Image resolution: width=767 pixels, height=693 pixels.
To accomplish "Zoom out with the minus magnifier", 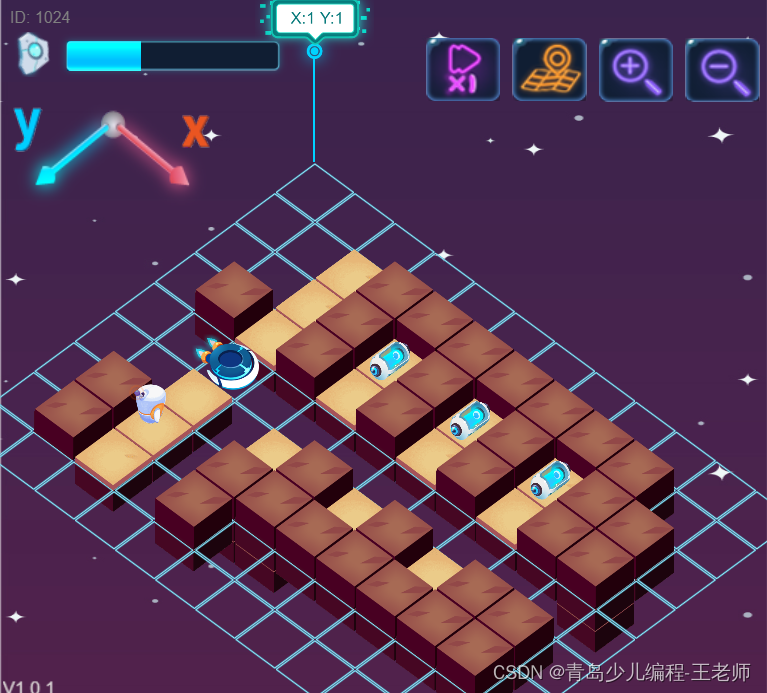I will tap(722, 70).
